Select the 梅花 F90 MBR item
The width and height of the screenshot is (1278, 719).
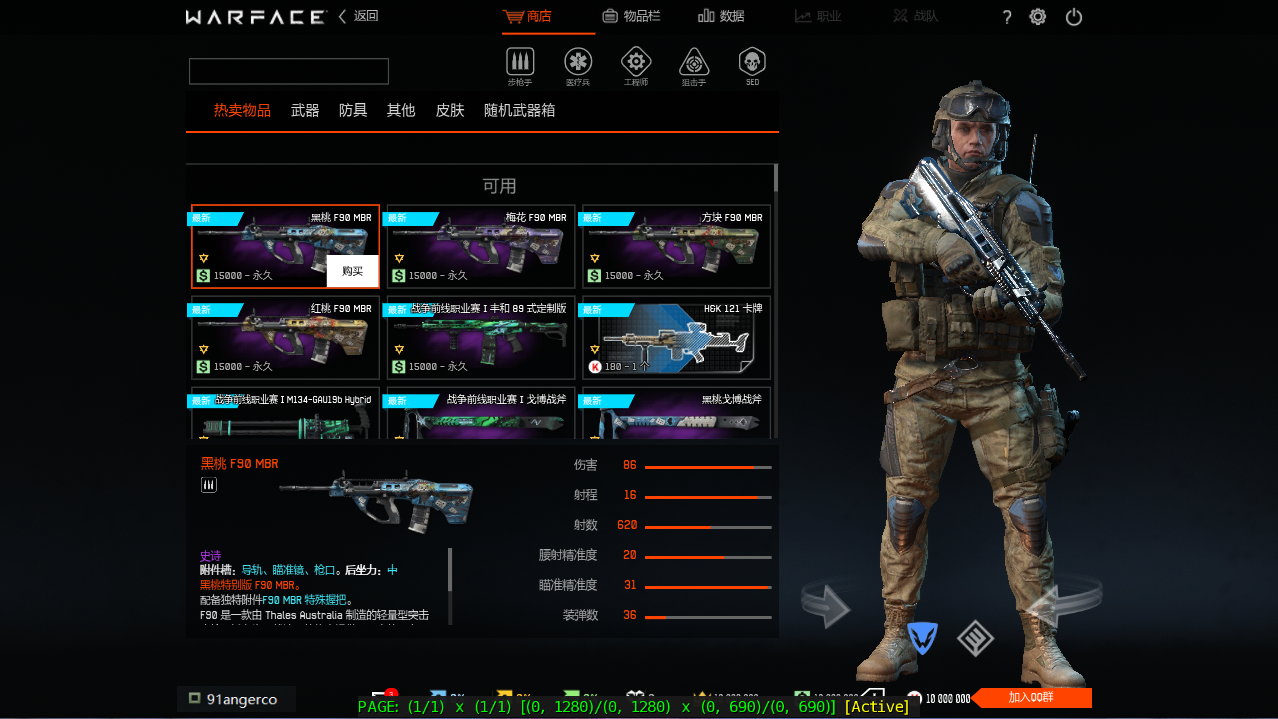coord(481,246)
